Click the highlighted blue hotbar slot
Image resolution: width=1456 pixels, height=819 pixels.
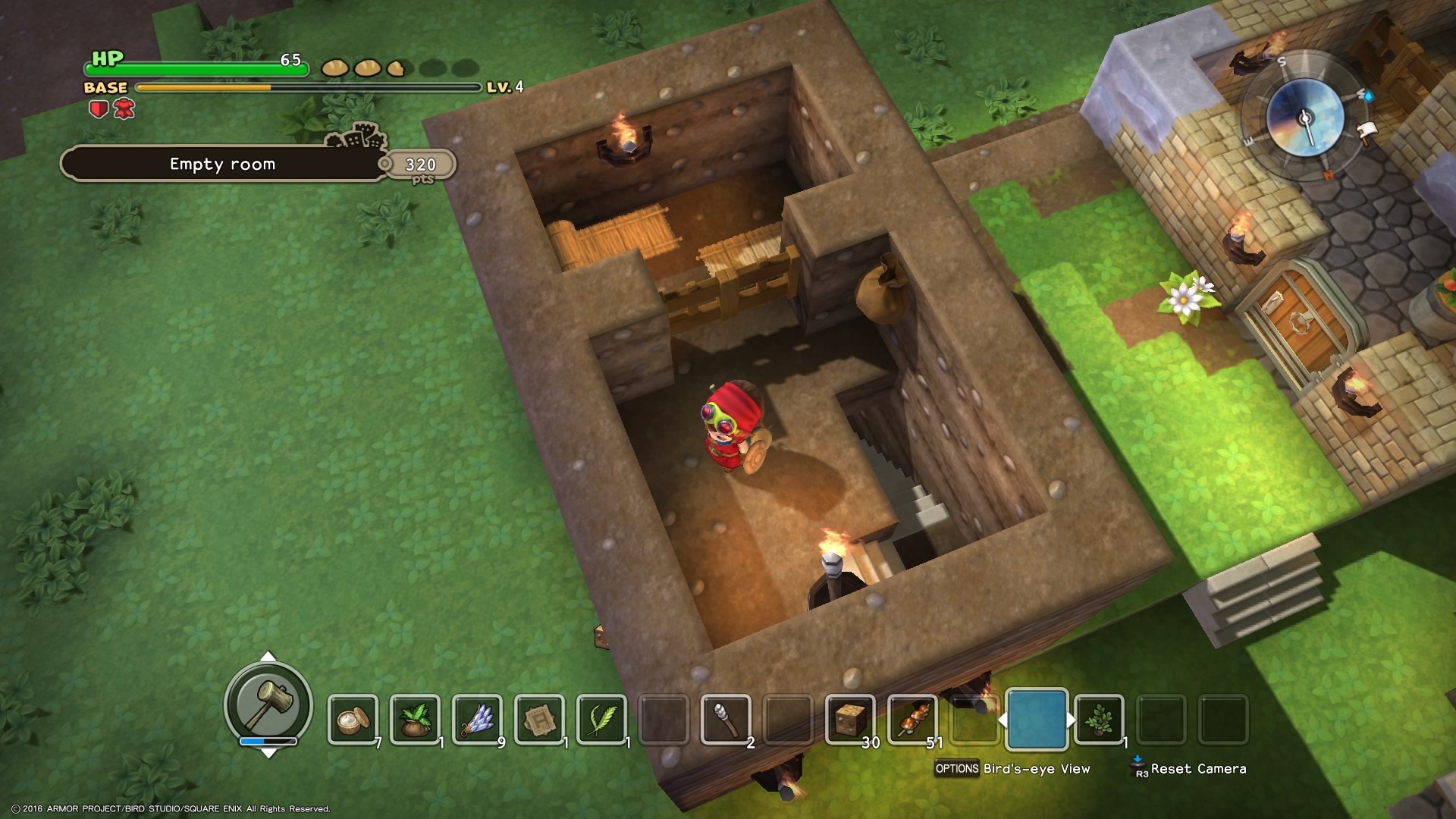[1037, 719]
